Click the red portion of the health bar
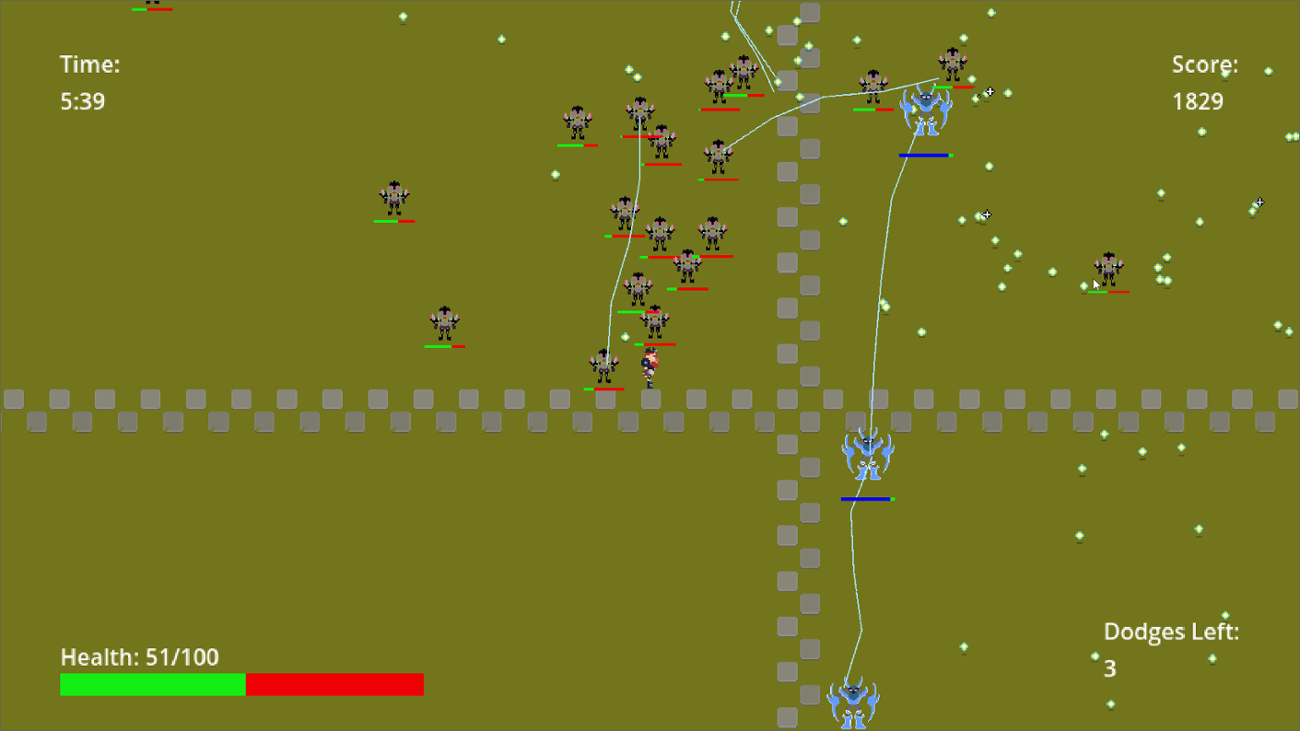1300x731 pixels. [335, 684]
